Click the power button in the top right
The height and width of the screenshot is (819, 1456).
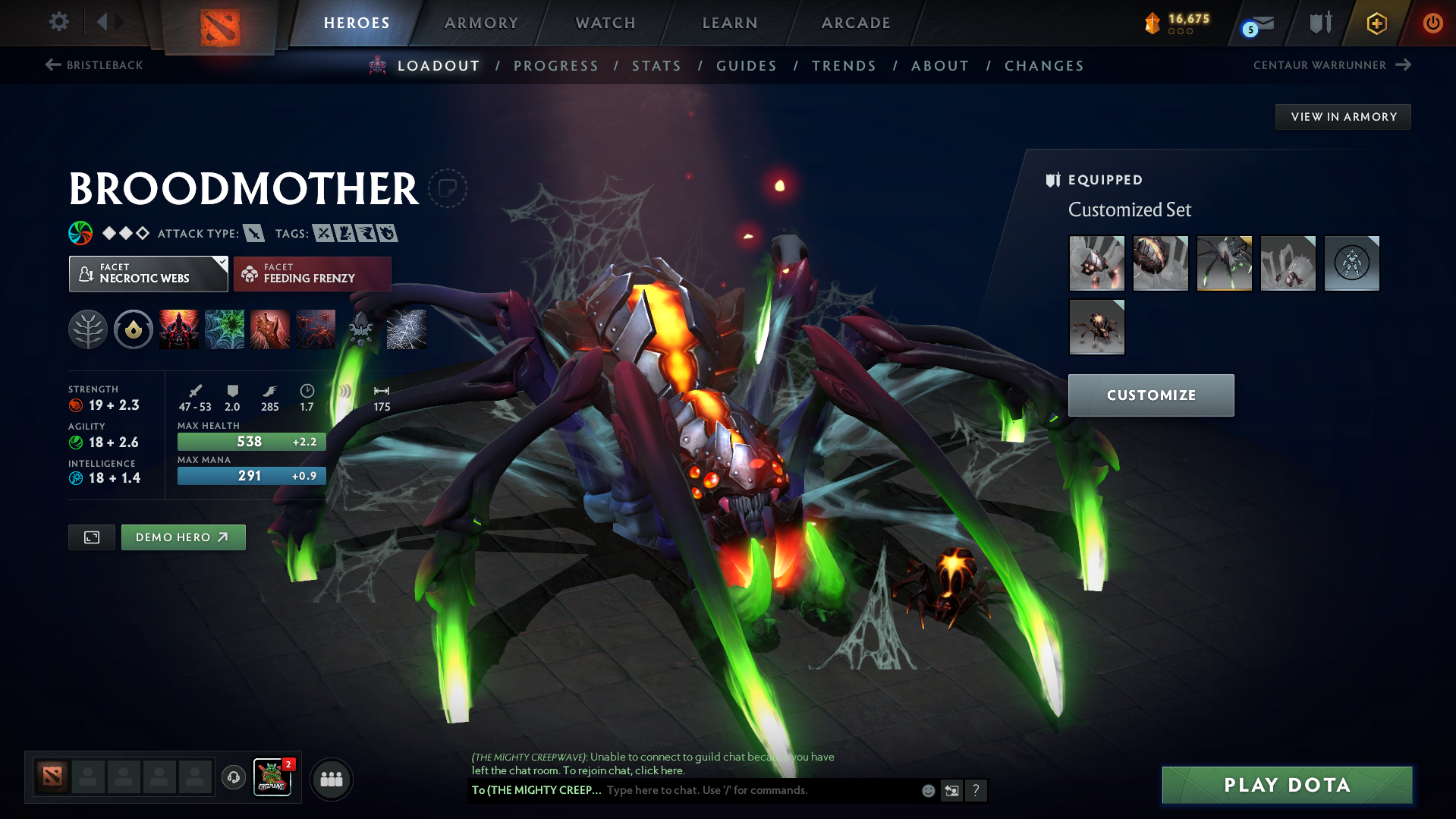[x=1432, y=23]
